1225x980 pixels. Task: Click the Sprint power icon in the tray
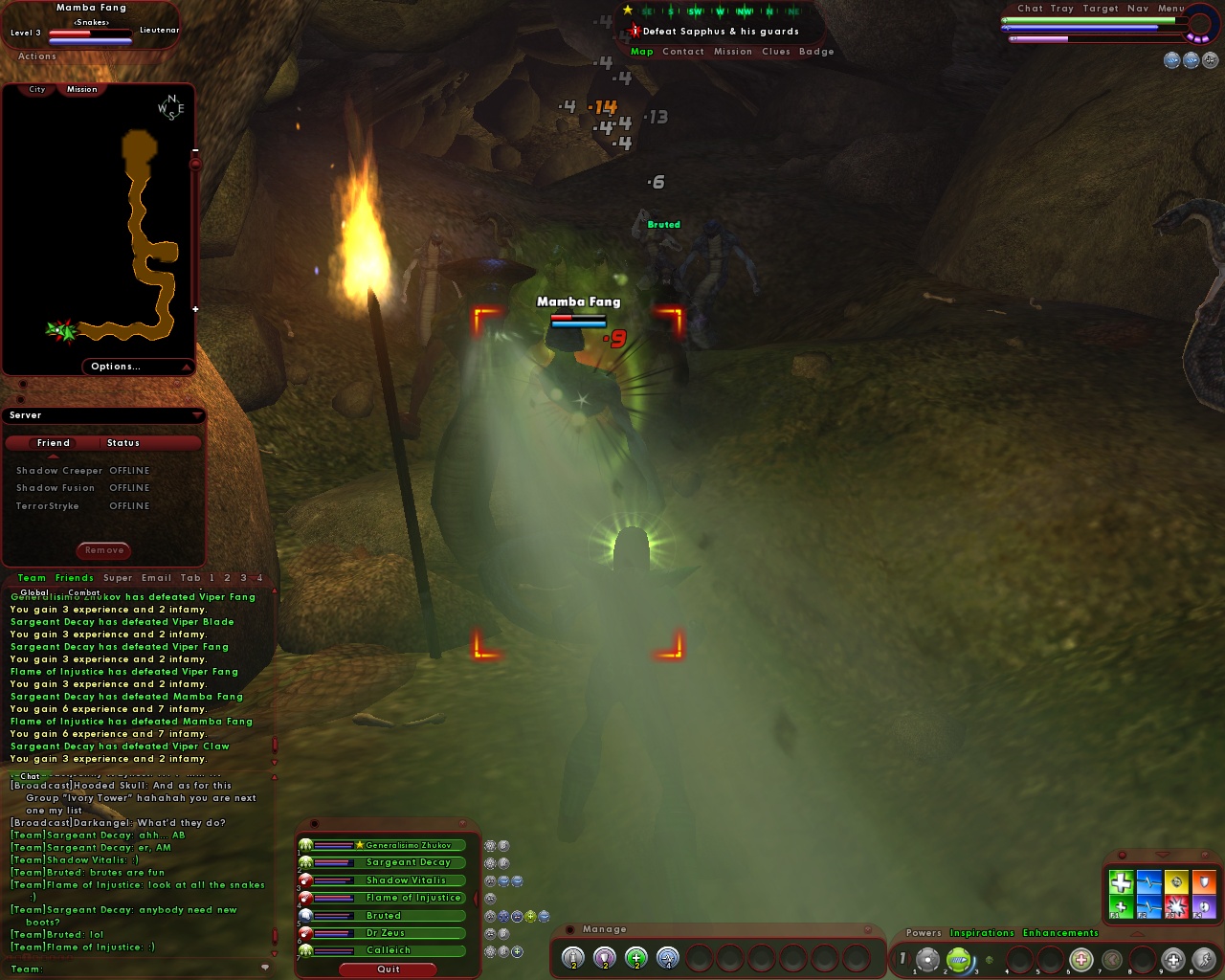1203,958
